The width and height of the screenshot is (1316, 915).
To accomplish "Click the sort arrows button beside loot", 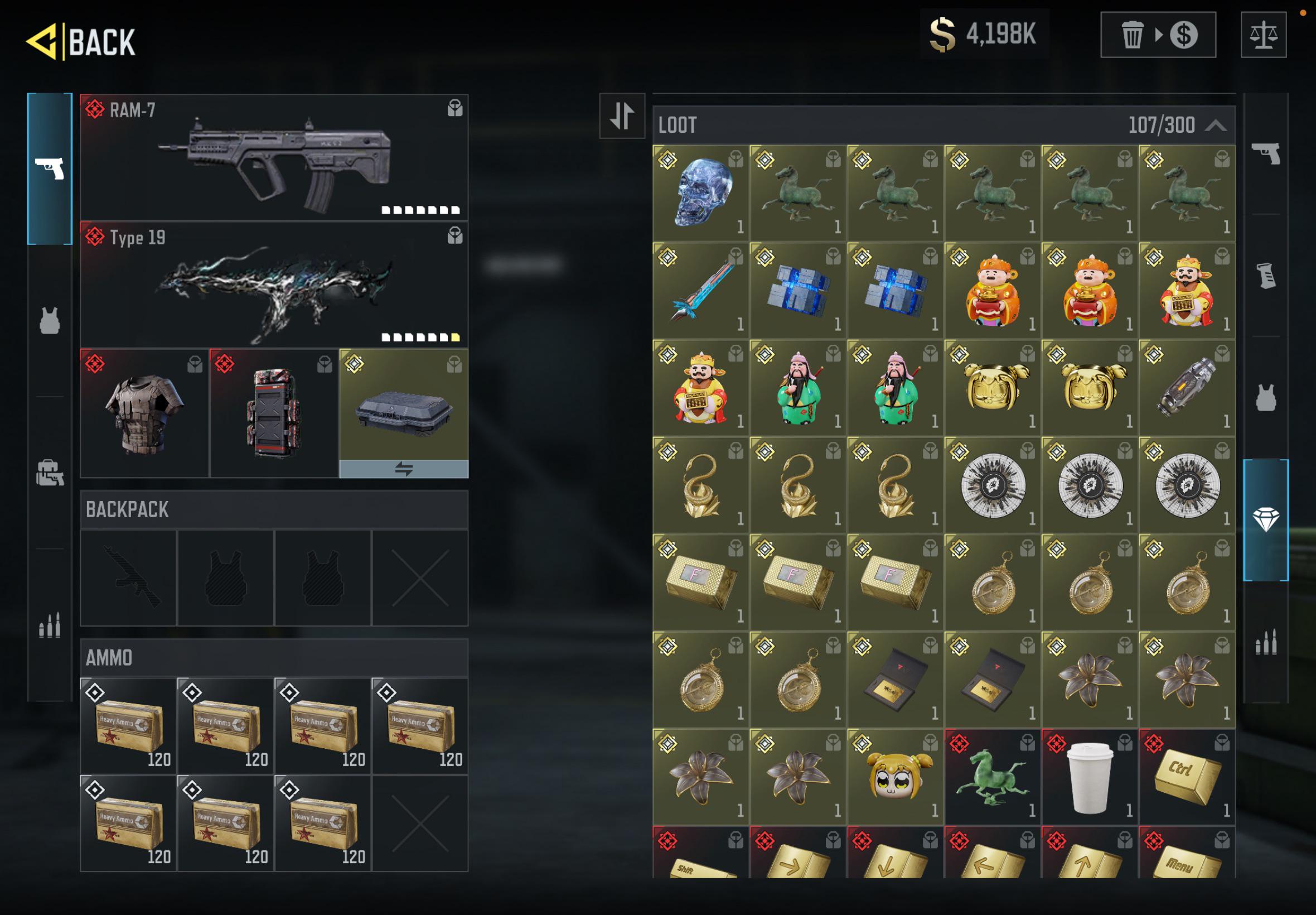I will pyautogui.click(x=622, y=116).
